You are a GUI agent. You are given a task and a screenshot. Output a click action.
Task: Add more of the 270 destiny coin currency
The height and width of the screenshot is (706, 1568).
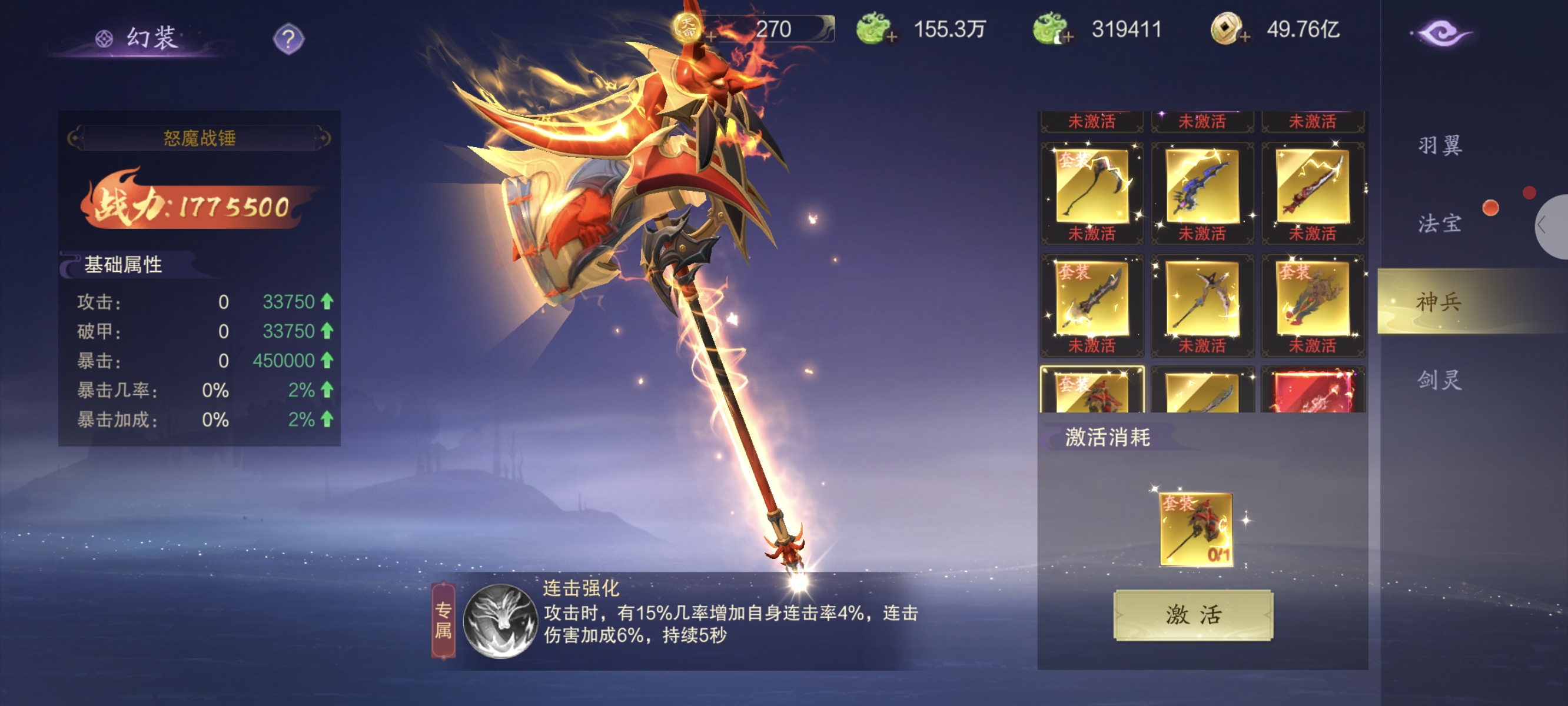coord(710,36)
